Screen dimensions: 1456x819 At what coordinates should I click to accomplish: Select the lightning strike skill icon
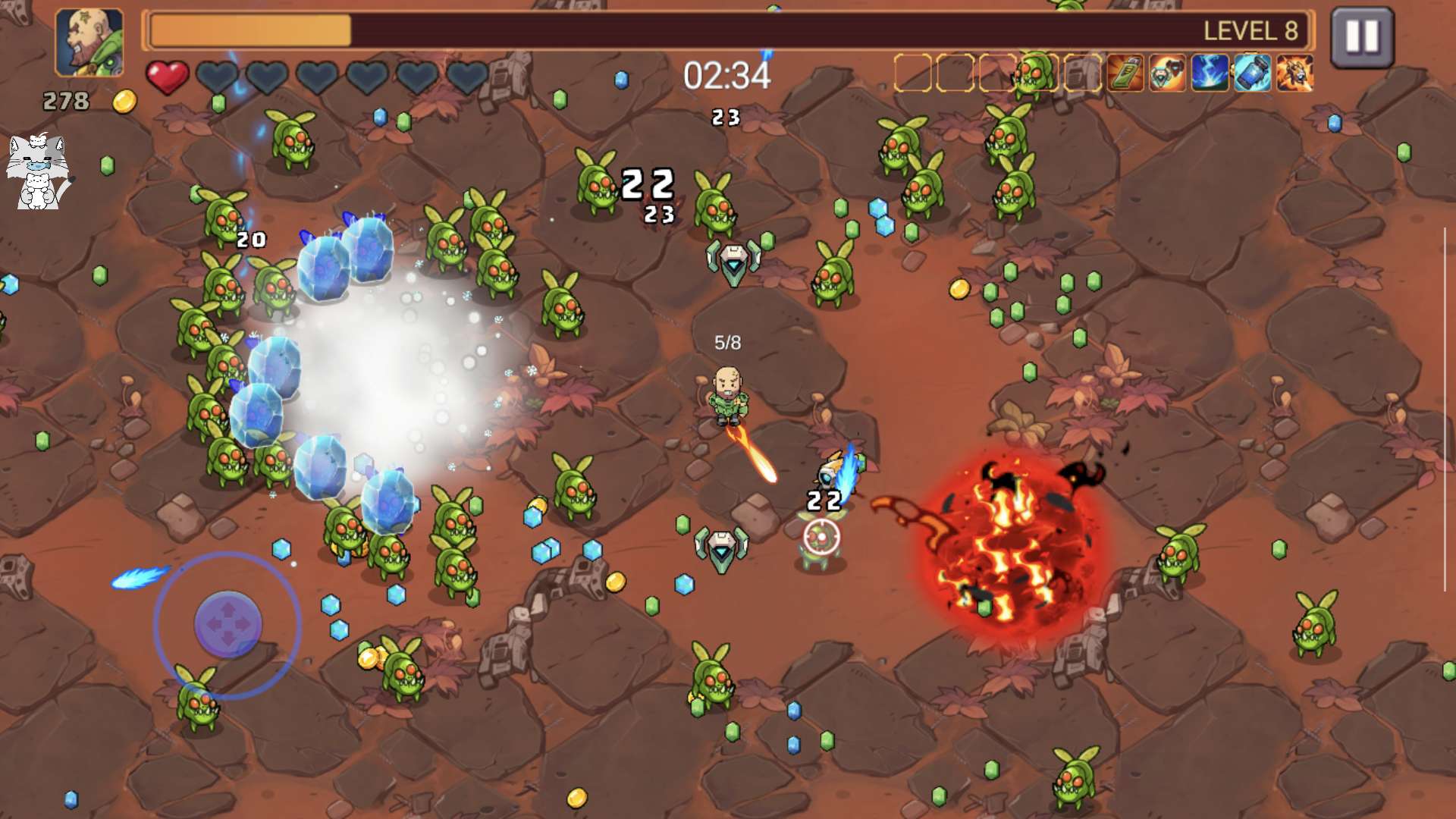click(x=1210, y=74)
